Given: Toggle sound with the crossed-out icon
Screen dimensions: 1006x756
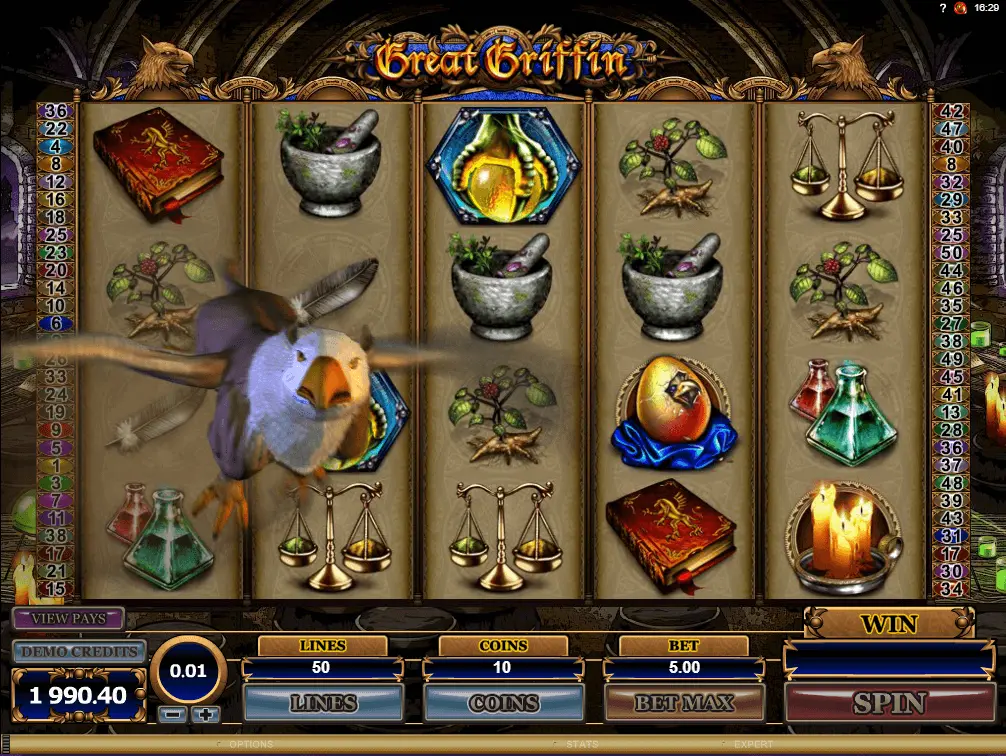Looking at the screenshot, I should (960, 7).
